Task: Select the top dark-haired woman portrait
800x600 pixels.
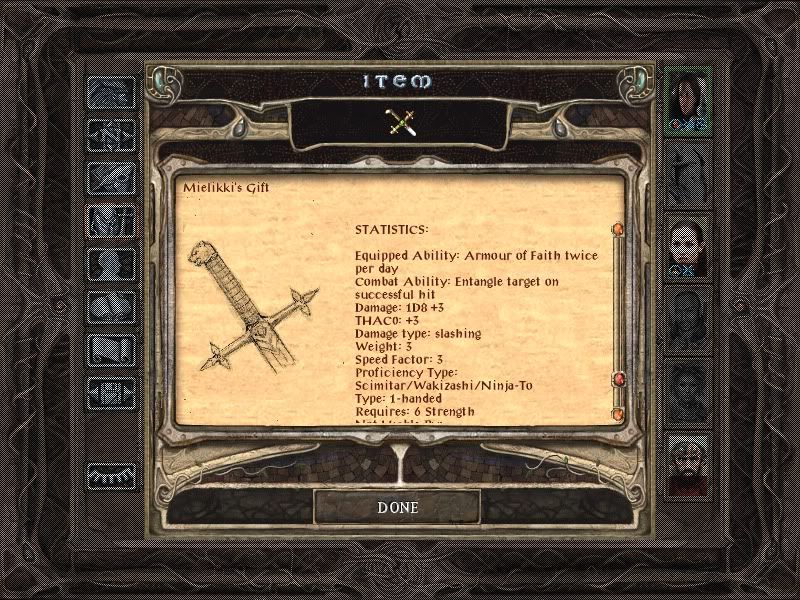Action: point(688,100)
